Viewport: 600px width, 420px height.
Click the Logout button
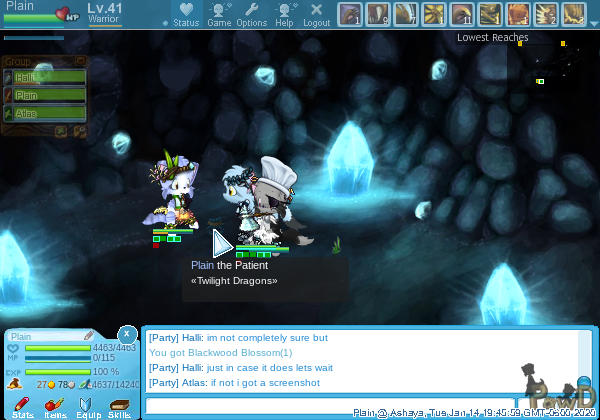pyautogui.click(x=316, y=14)
